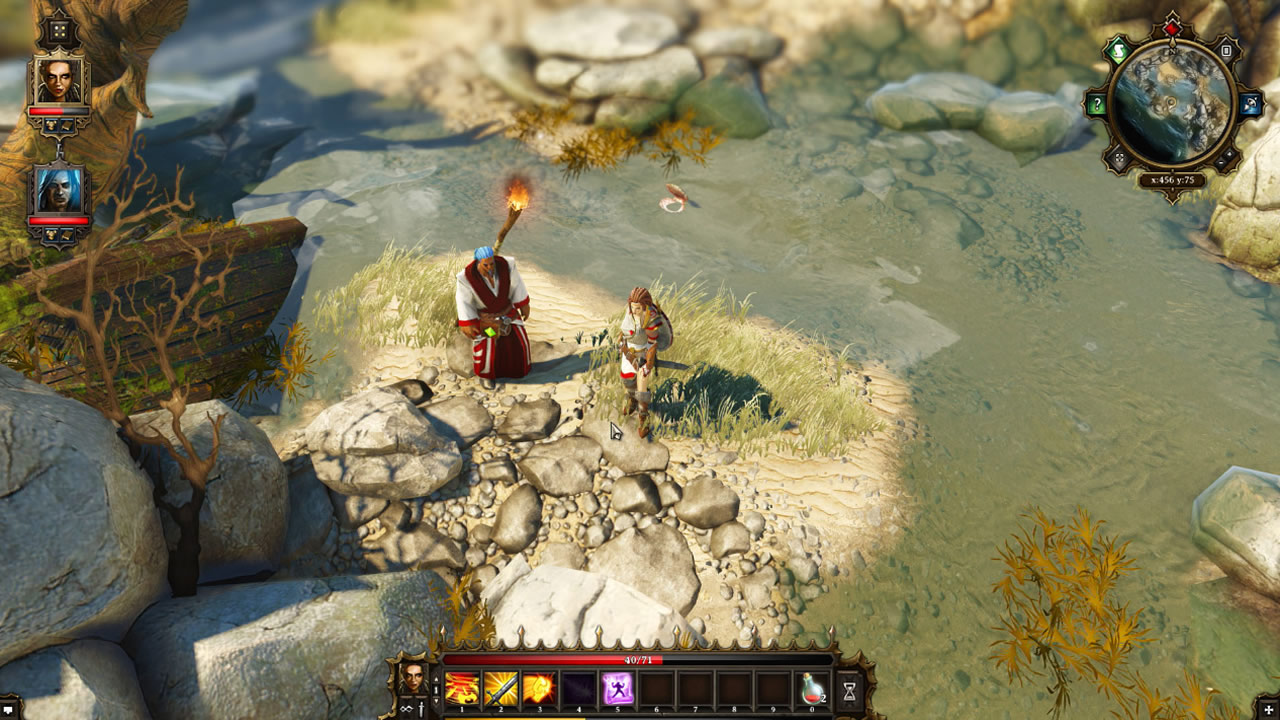The height and width of the screenshot is (720, 1280).
Task: Cast the golden spell in hotbar slot 3
Action: coord(539,690)
